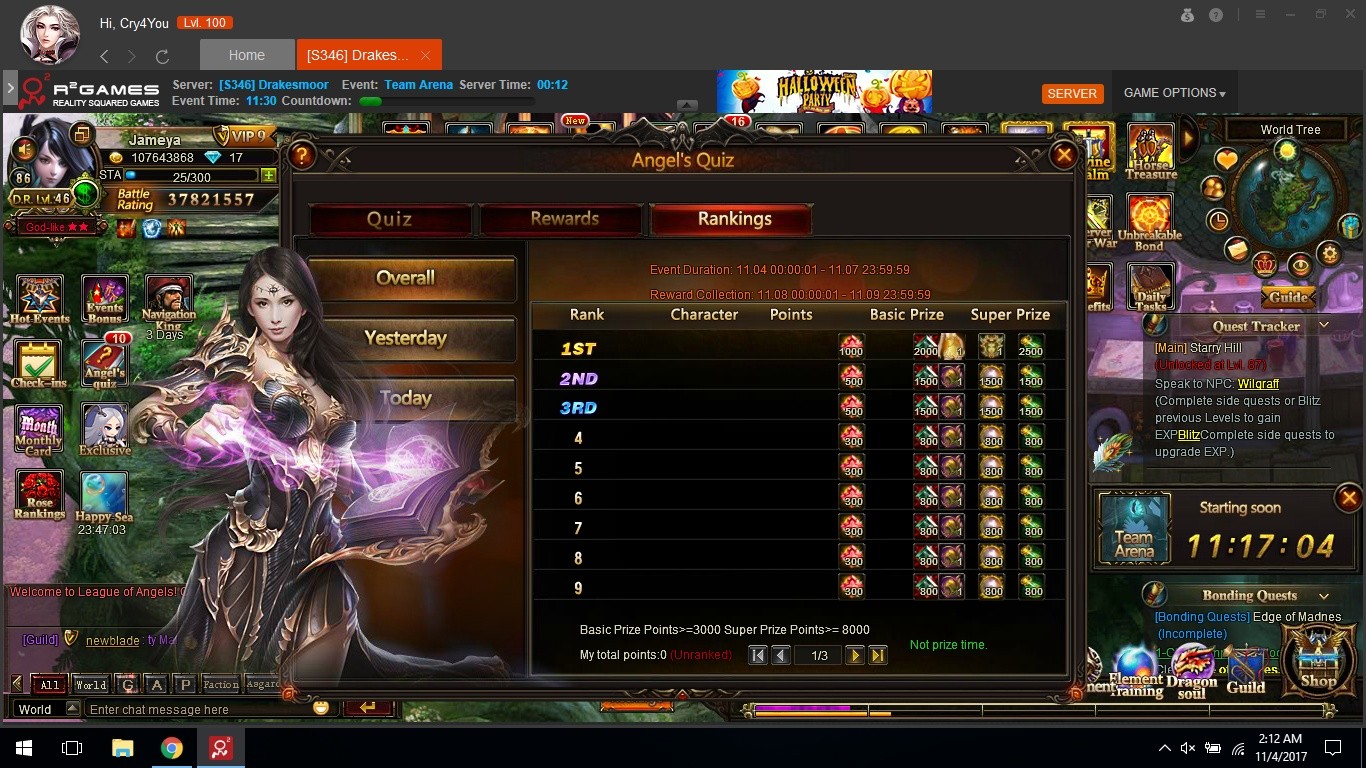Viewport: 1366px width, 768px height.
Task: Close the Angel's Quiz window
Action: point(1064,155)
